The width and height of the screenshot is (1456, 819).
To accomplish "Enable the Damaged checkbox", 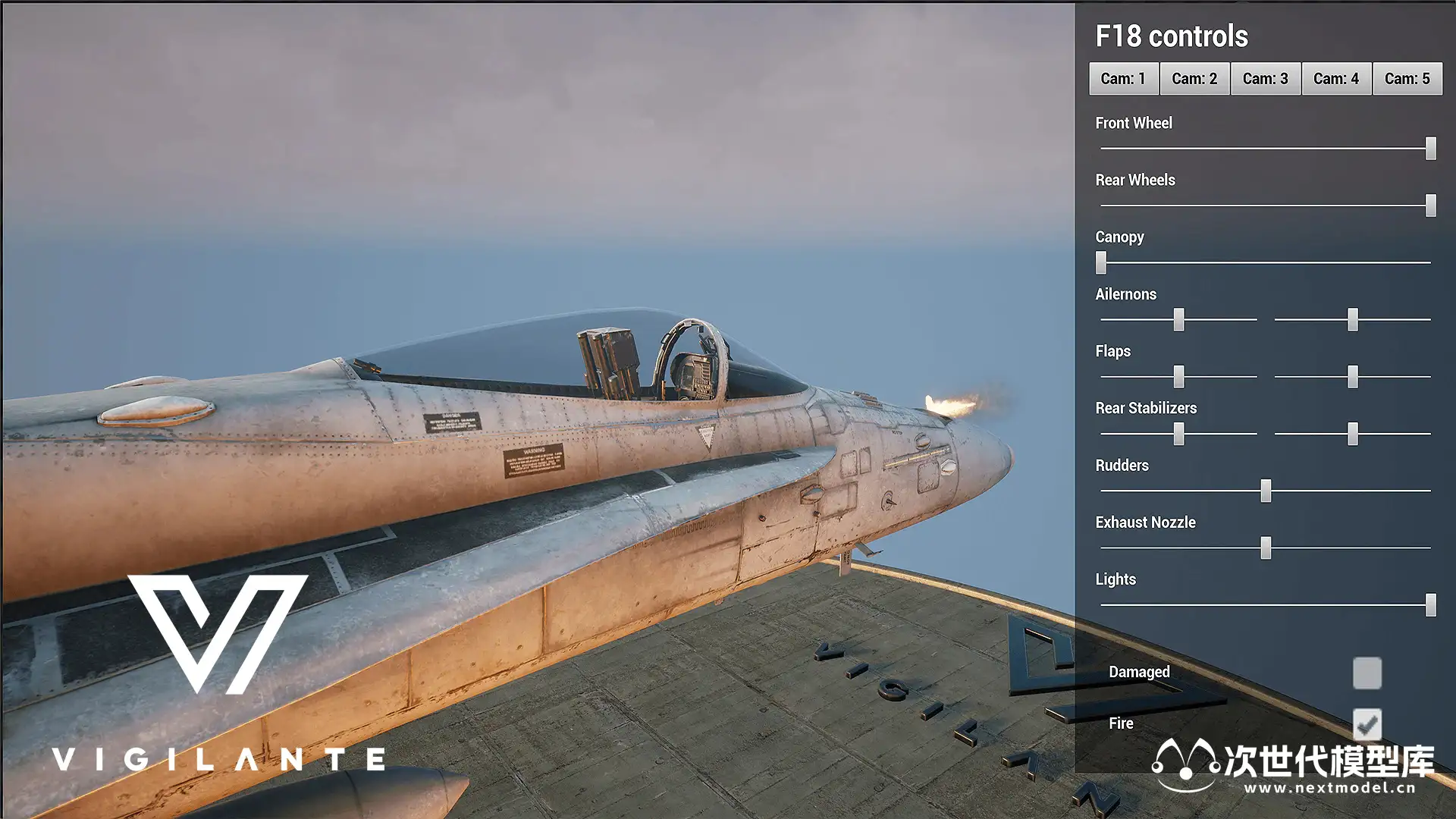I will 1367,673.
